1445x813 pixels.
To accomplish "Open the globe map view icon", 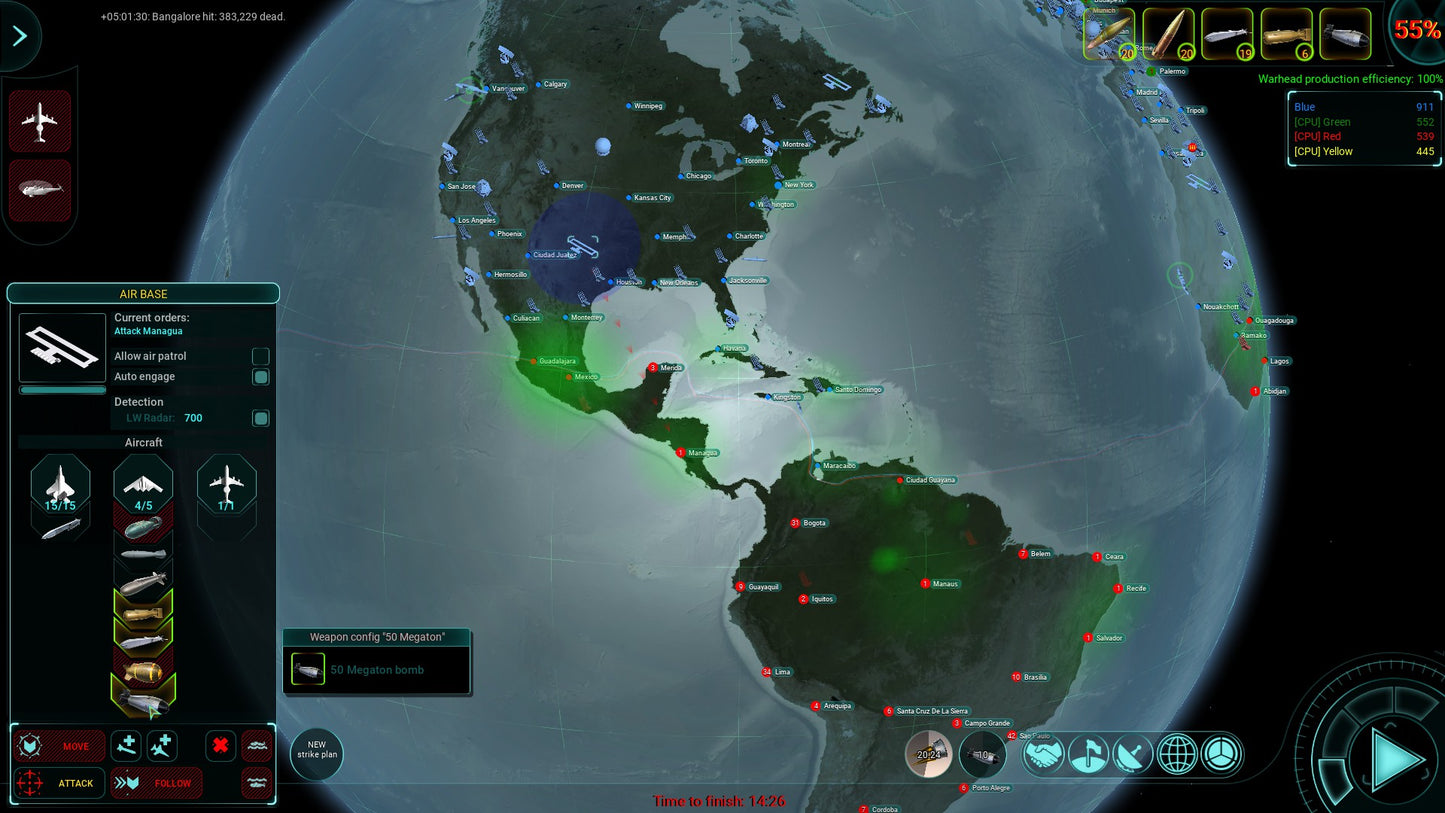I will click(1175, 755).
